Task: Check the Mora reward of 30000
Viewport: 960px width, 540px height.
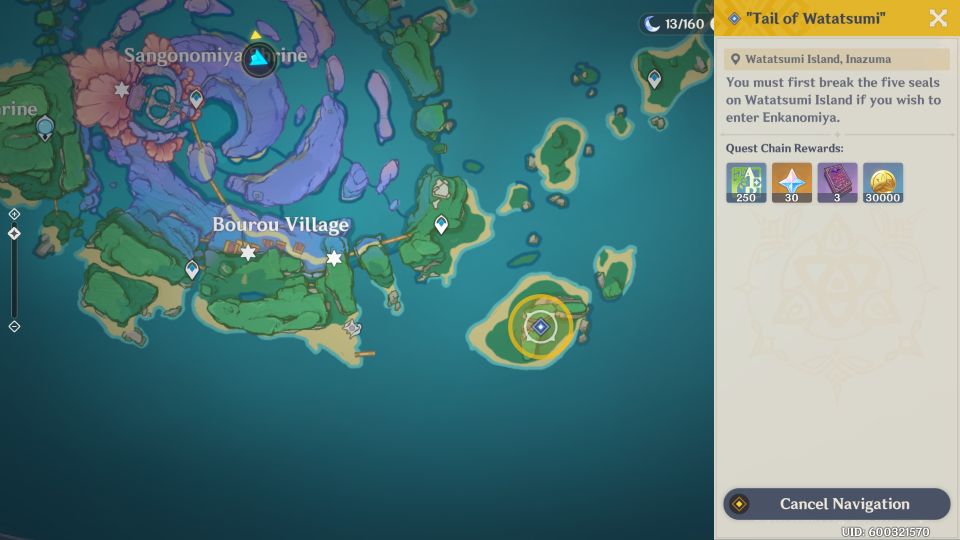Action: [883, 183]
